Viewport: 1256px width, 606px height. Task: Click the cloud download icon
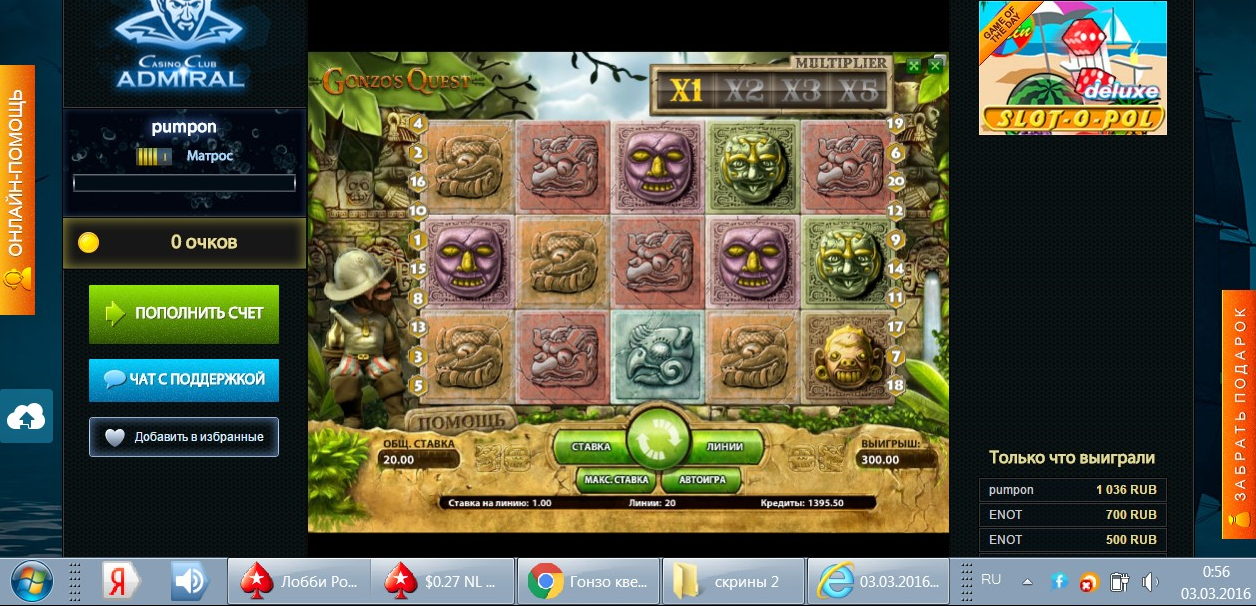click(26, 416)
